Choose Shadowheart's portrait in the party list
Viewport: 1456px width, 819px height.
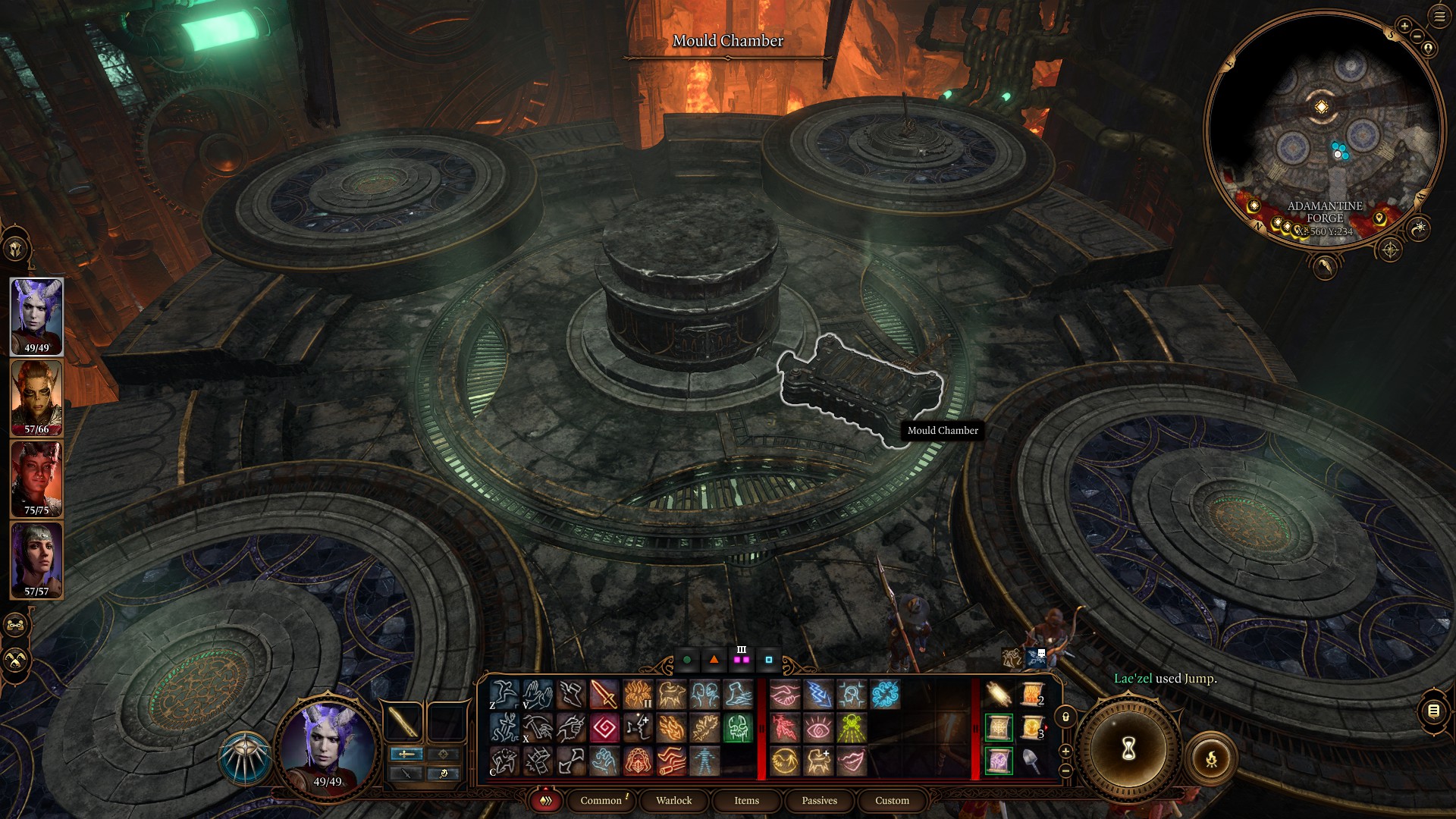pos(36,560)
